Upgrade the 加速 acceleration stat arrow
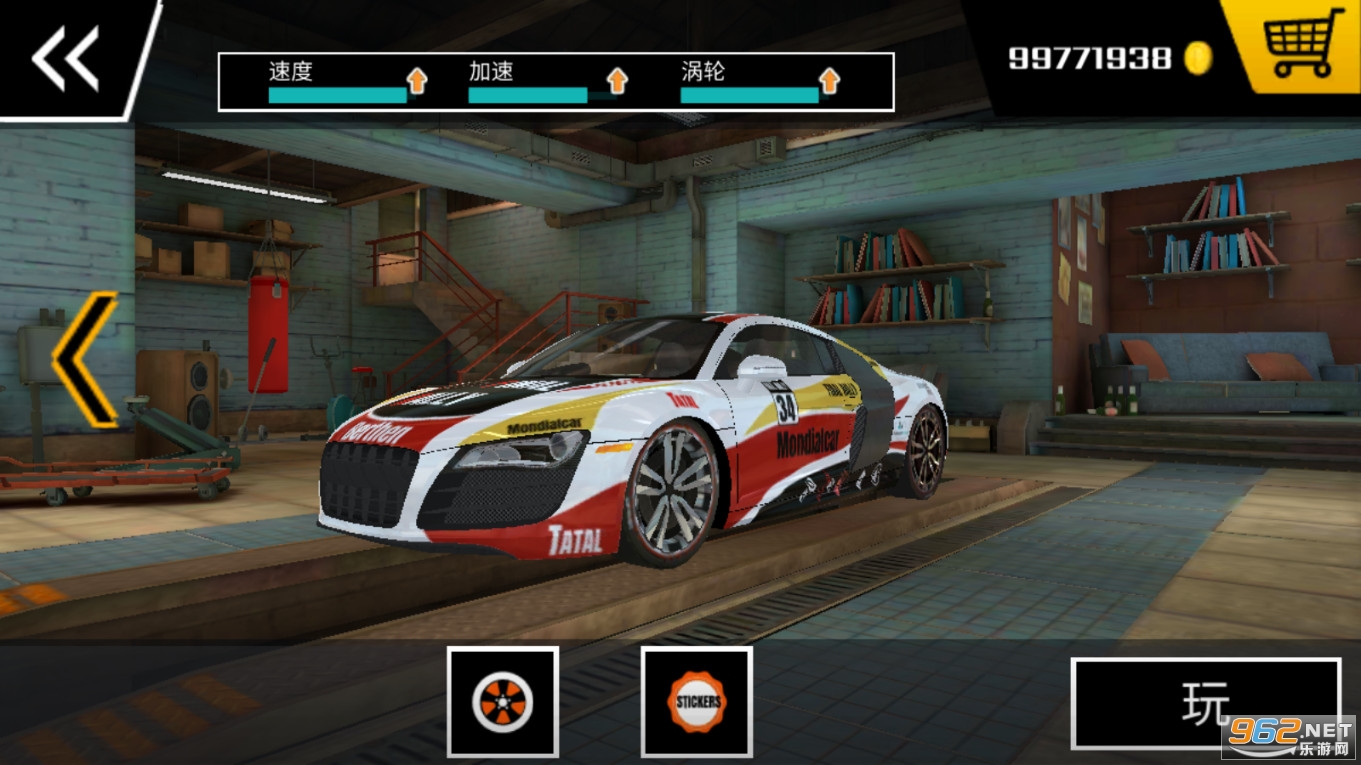This screenshot has height=765, width=1361. pyautogui.click(x=617, y=81)
